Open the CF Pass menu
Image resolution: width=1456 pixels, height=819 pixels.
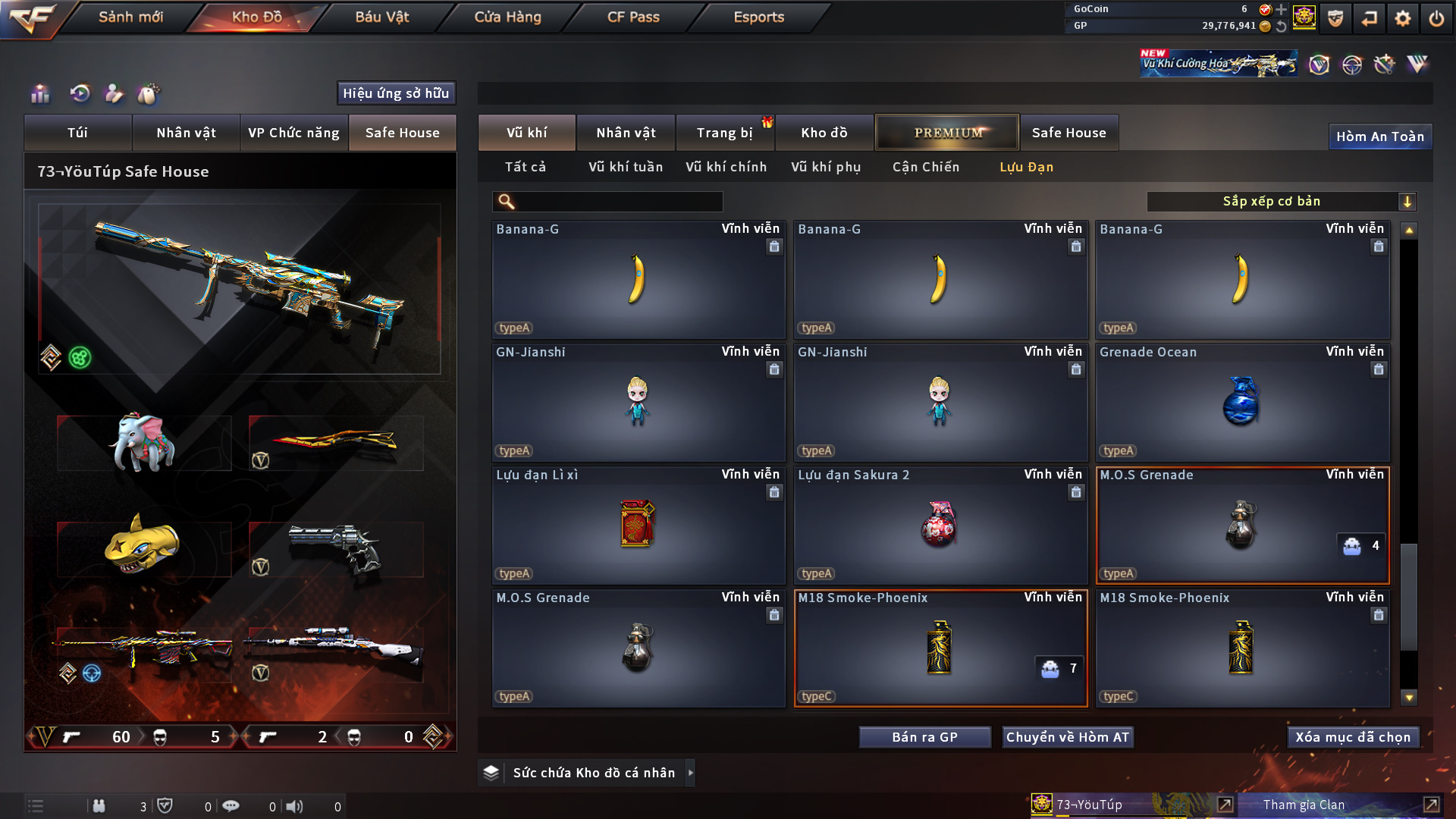[633, 17]
